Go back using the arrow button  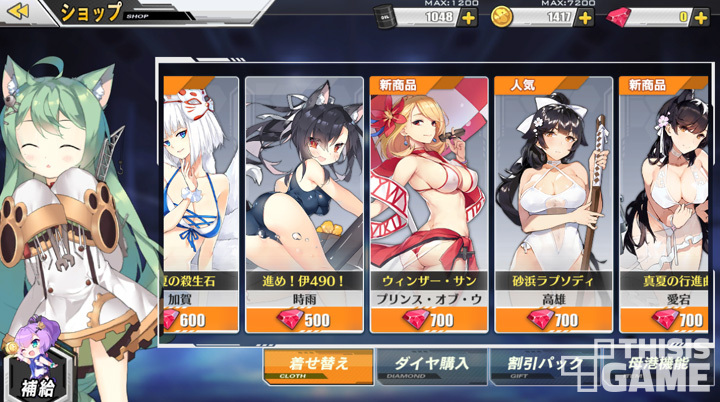[x=20, y=12]
